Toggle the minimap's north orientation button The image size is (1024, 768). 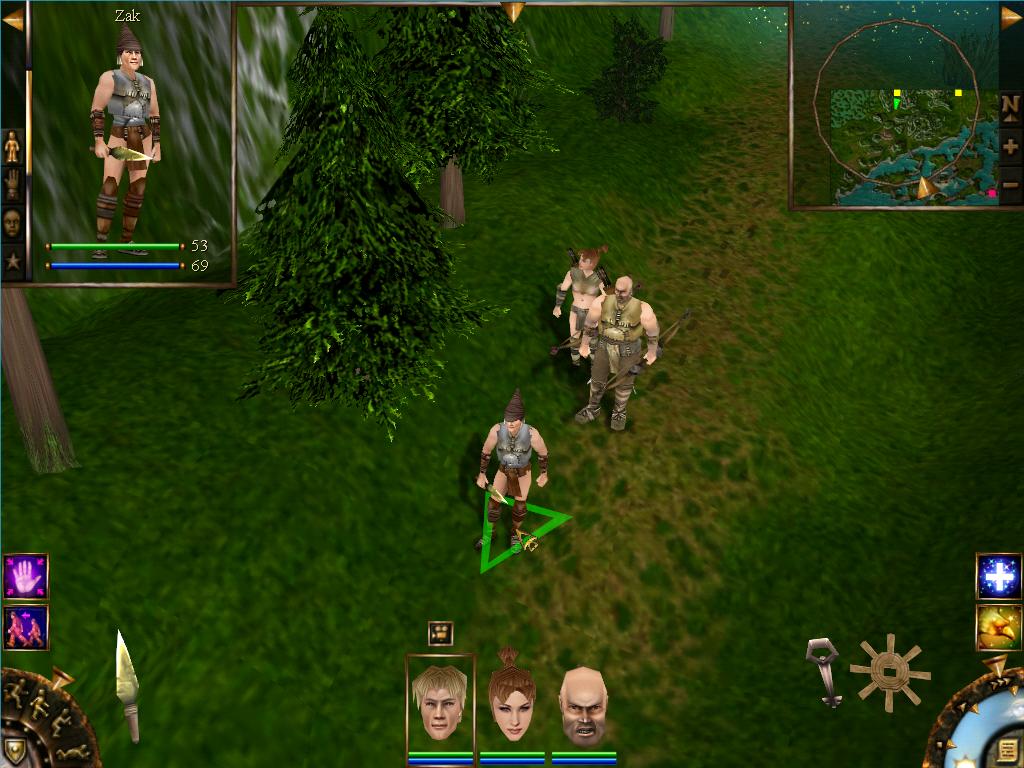1010,105
